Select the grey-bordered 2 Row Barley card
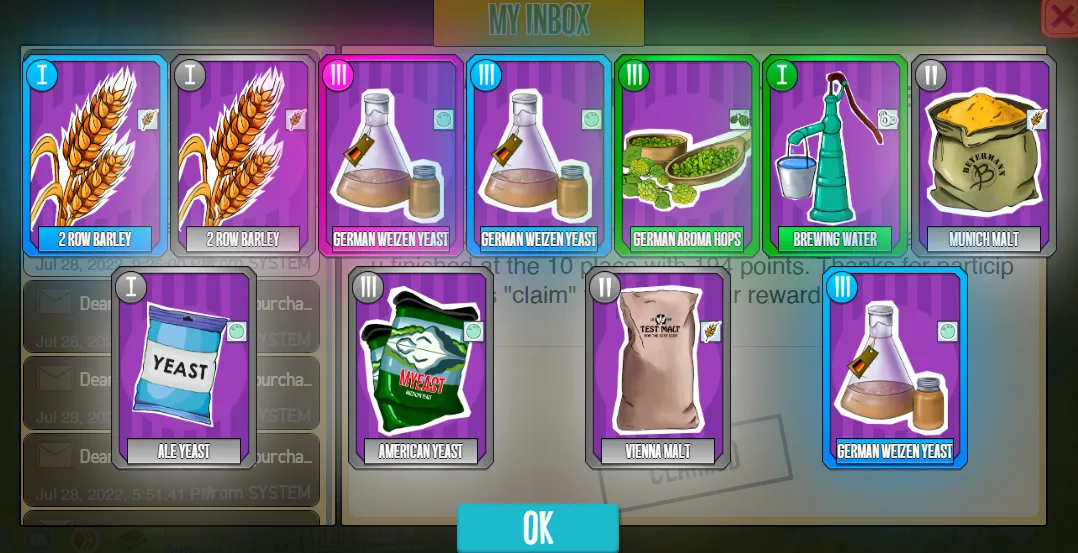The width and height of the screenshot is (1078, 553). pyautogui.click(x=243, y=155)
